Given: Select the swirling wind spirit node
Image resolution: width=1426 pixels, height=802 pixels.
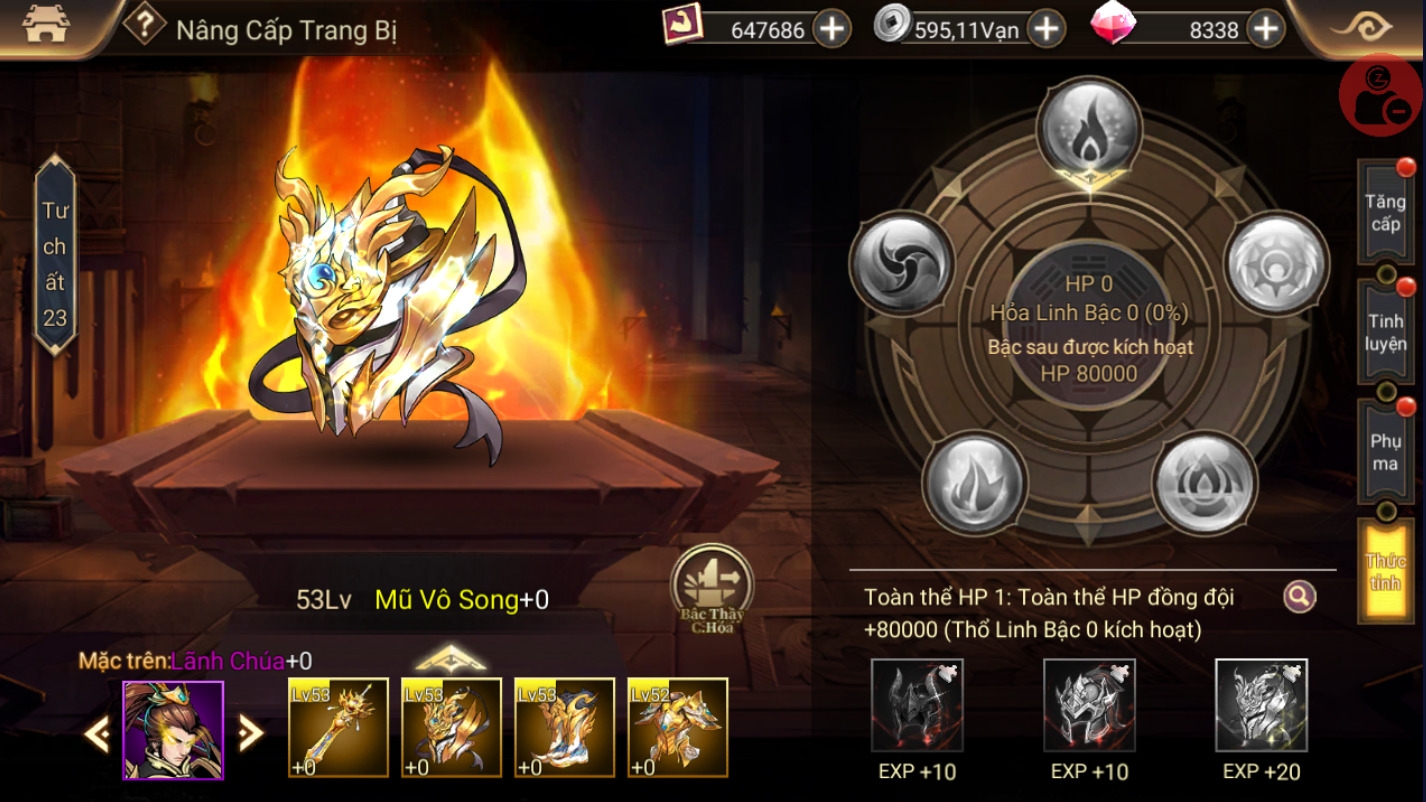Looking at the screenshot, I should tap(902, 263).
